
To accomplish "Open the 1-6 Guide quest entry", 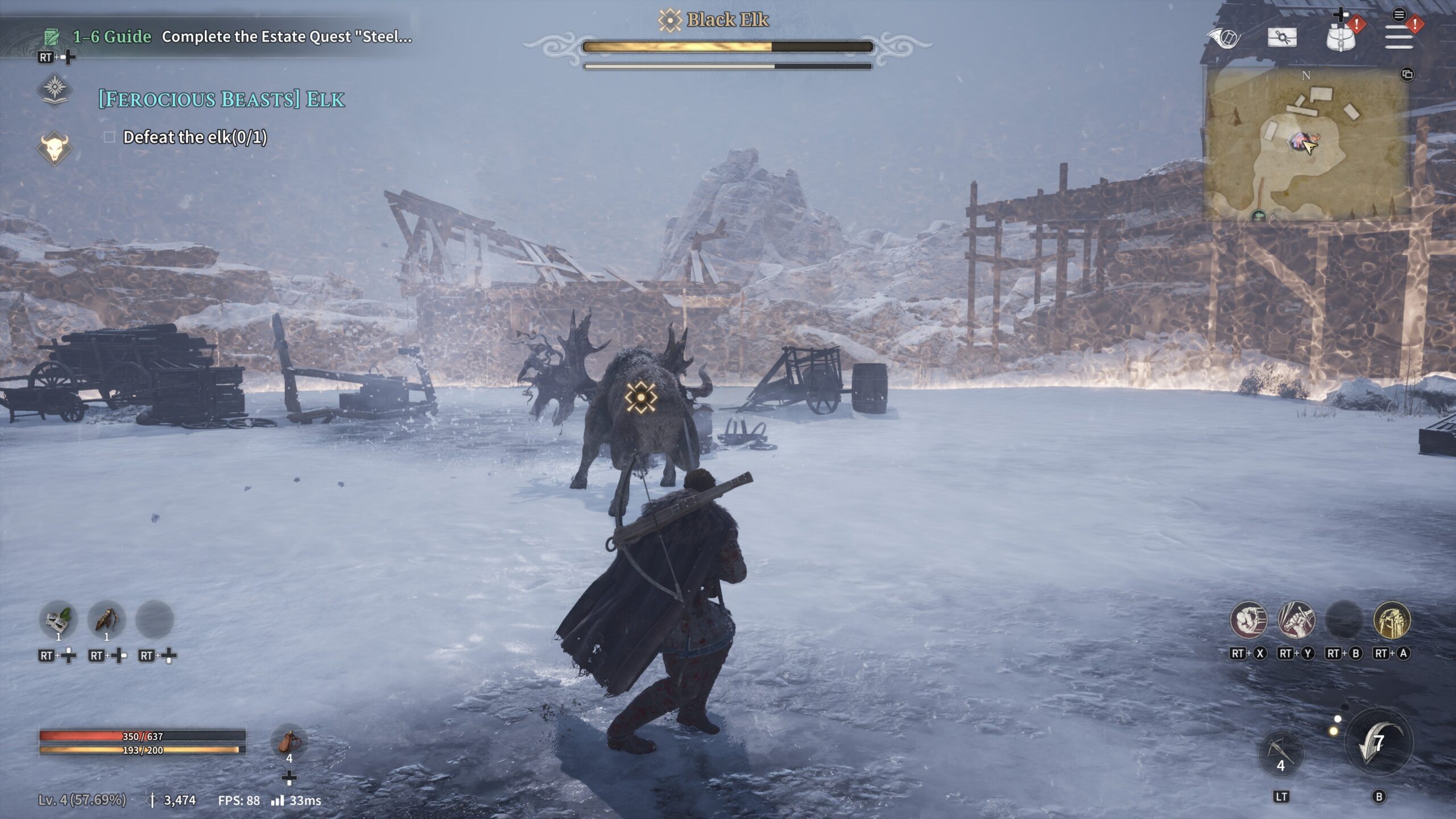I will pos(111,37).
